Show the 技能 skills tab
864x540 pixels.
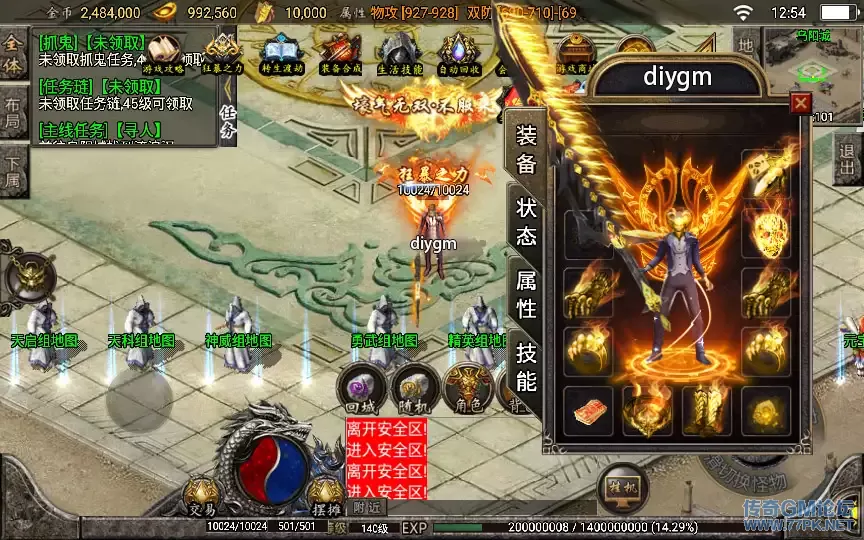[527, 366]
